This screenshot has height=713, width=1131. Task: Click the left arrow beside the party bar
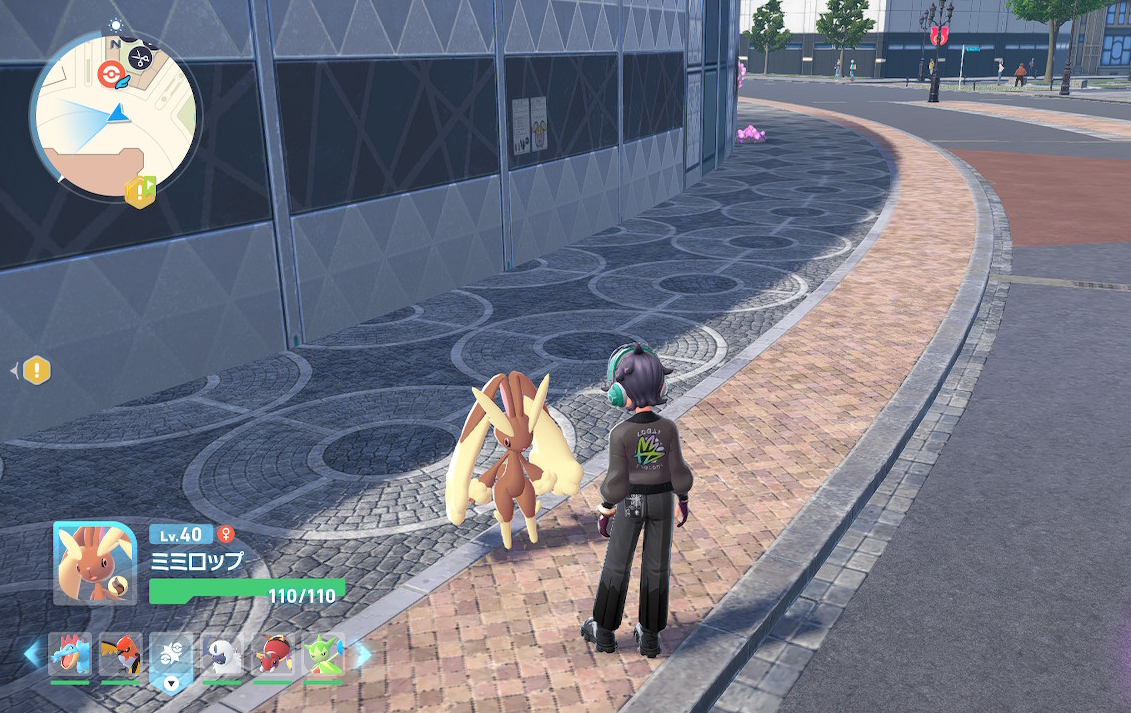[32, 655]
